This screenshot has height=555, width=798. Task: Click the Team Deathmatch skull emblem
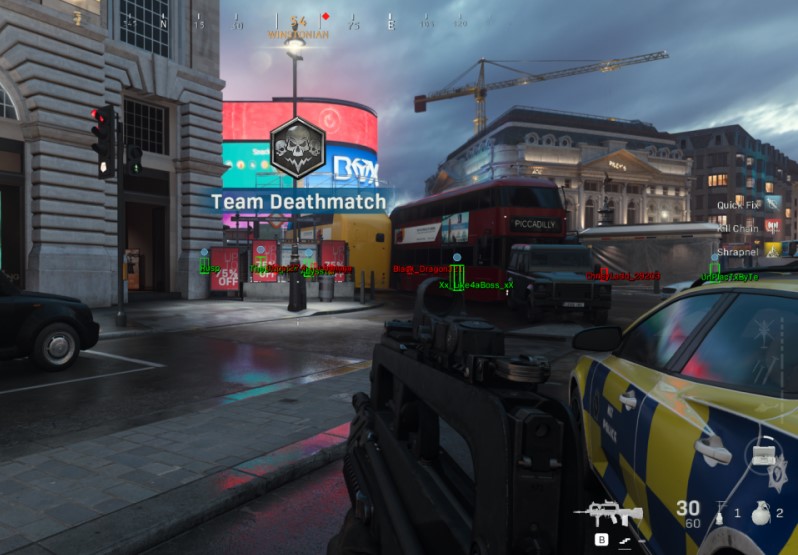click(298, 147)
